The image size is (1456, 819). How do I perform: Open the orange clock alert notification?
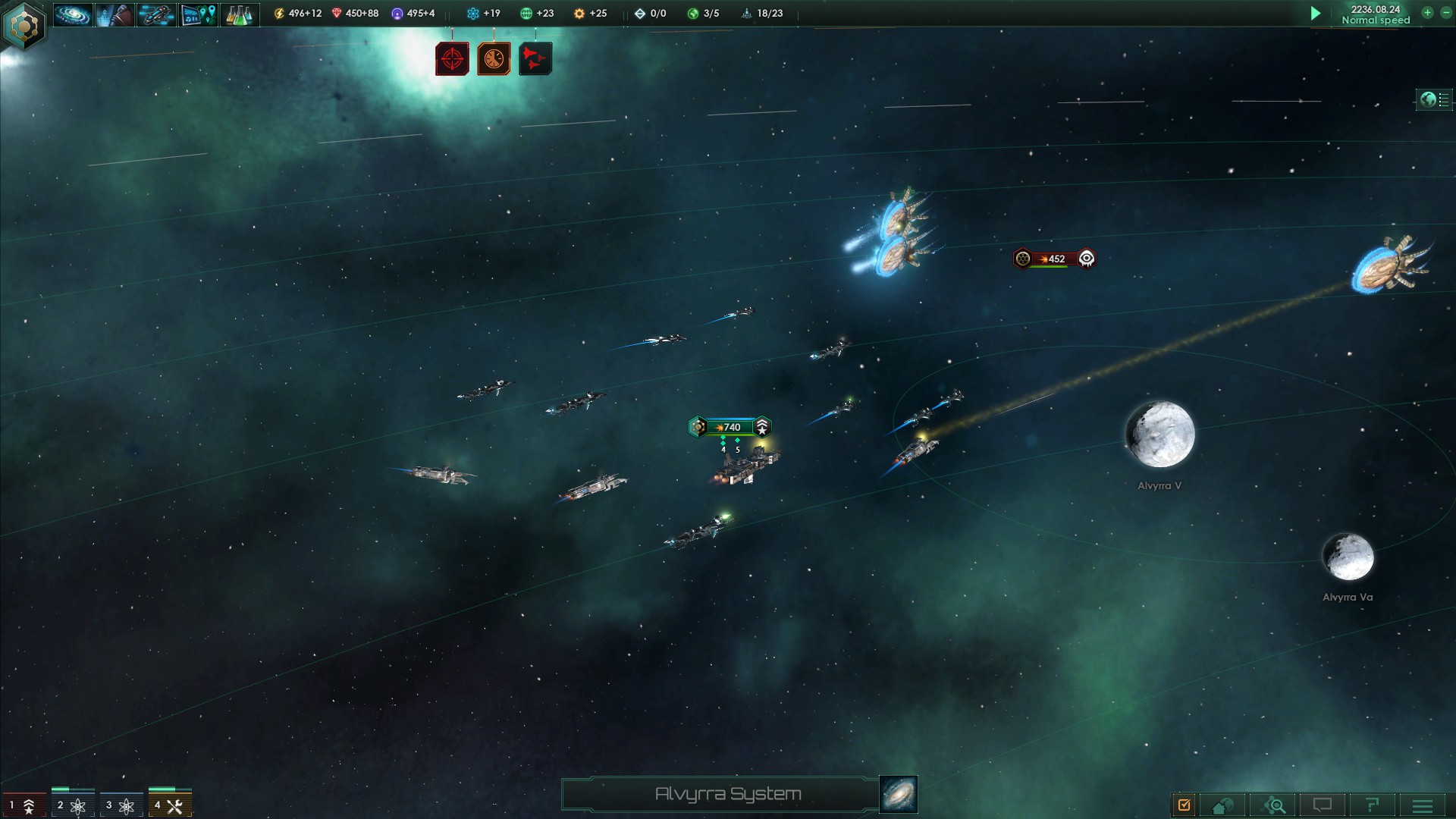pos(494,59)
